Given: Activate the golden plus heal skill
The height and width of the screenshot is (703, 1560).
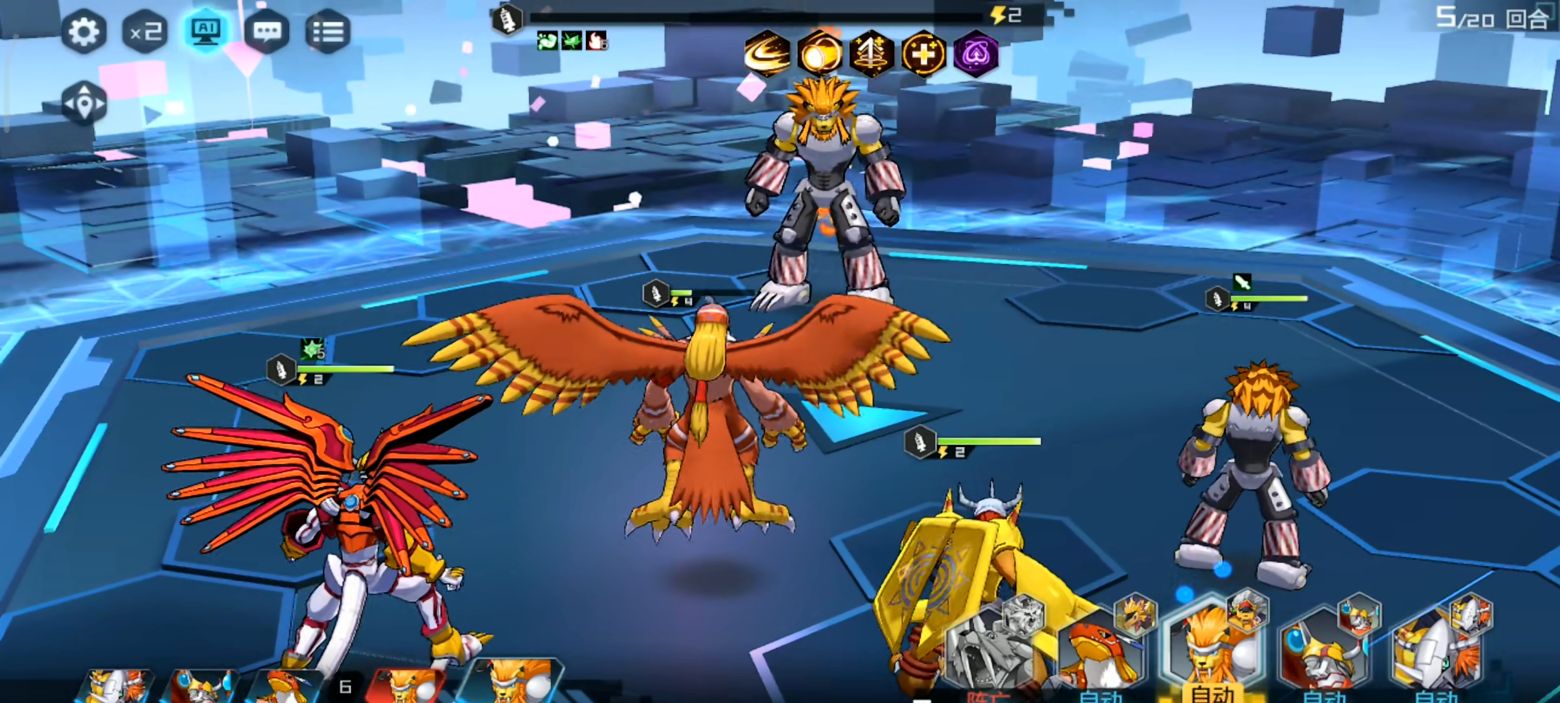Looking at the screenshot, I should click(924, 53).
